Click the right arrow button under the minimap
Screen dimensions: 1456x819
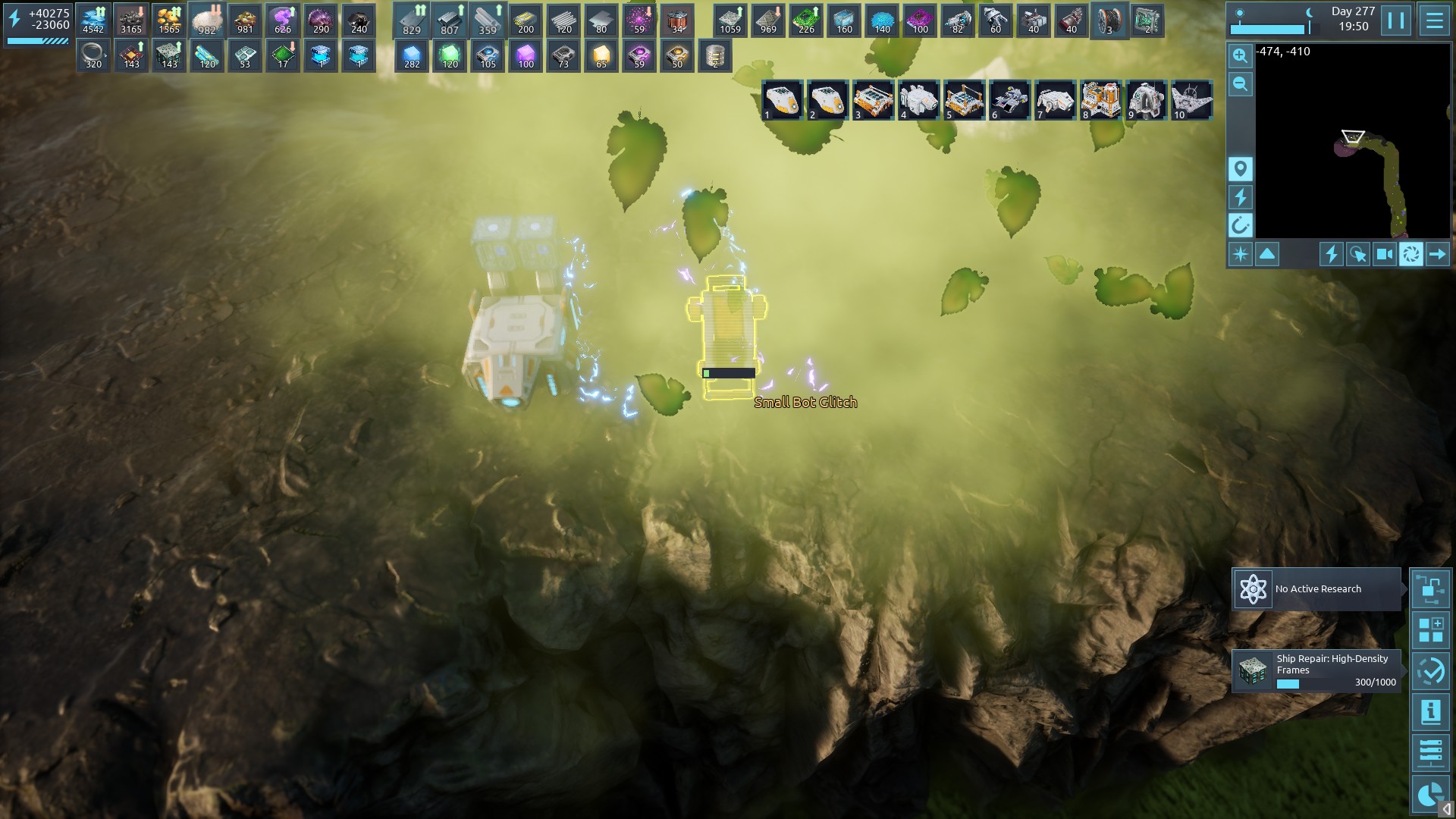(1437, 254)
